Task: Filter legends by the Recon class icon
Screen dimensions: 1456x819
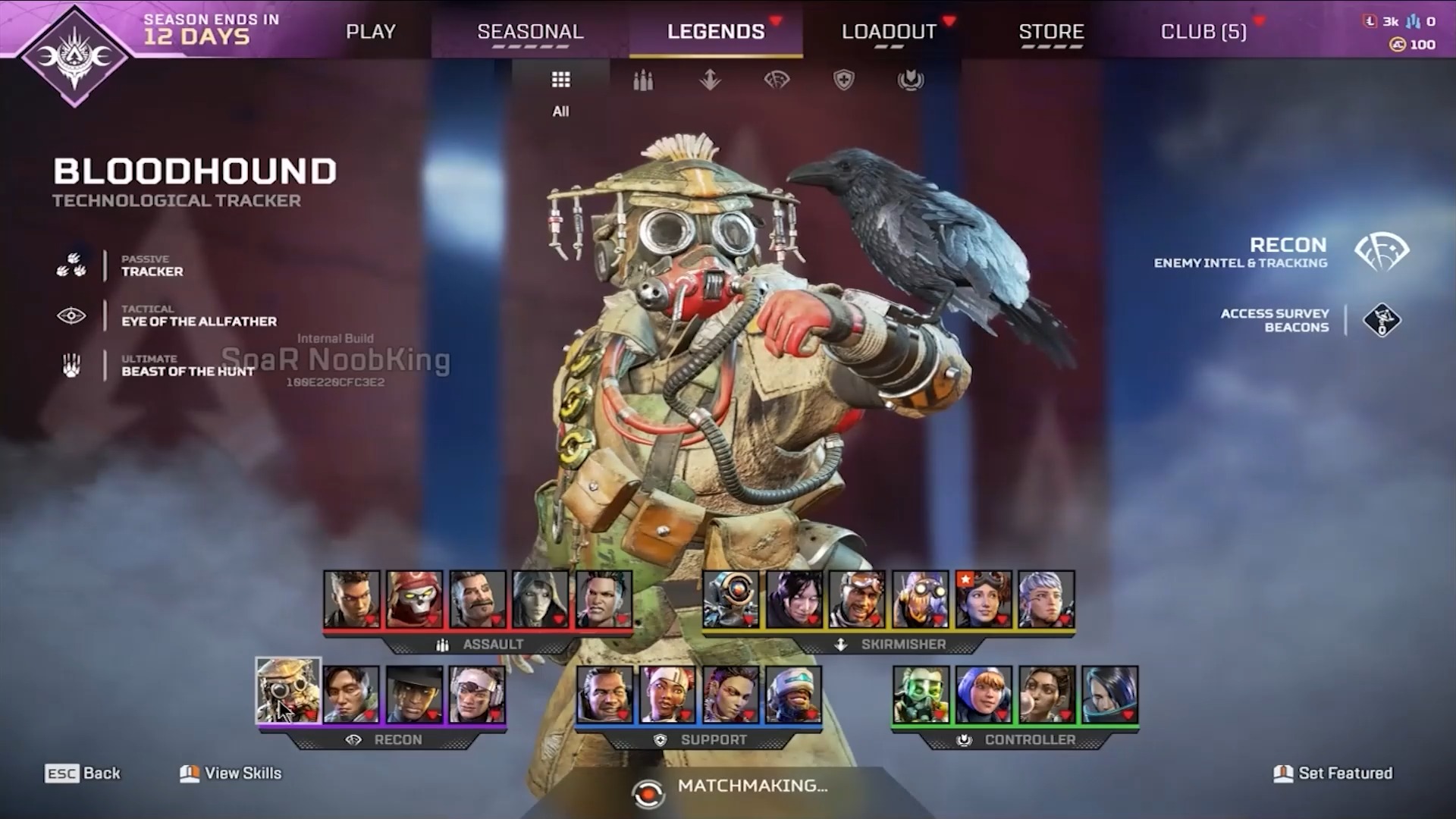Action: pos(777,80)
